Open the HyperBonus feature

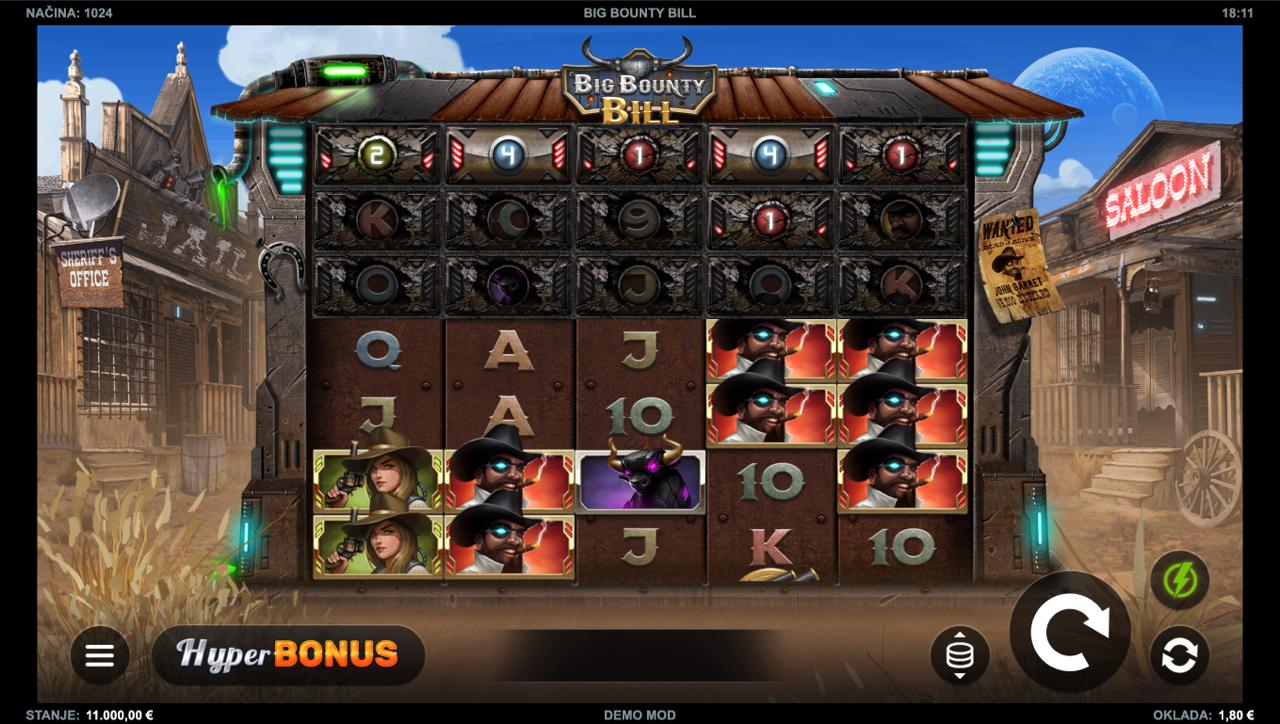click(288, 655)
